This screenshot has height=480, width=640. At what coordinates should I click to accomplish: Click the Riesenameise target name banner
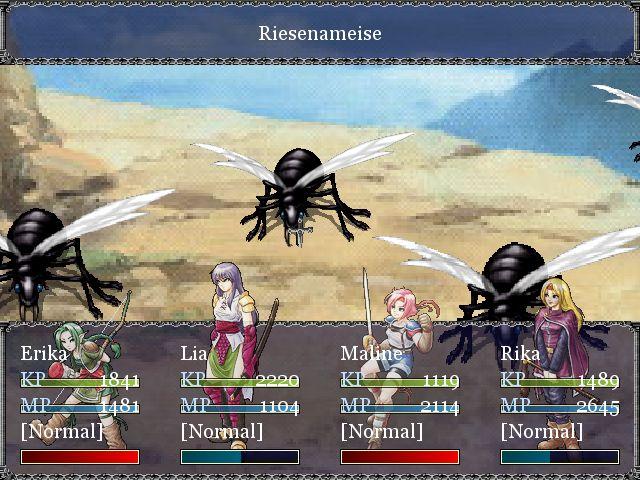(x=320, y=33)
